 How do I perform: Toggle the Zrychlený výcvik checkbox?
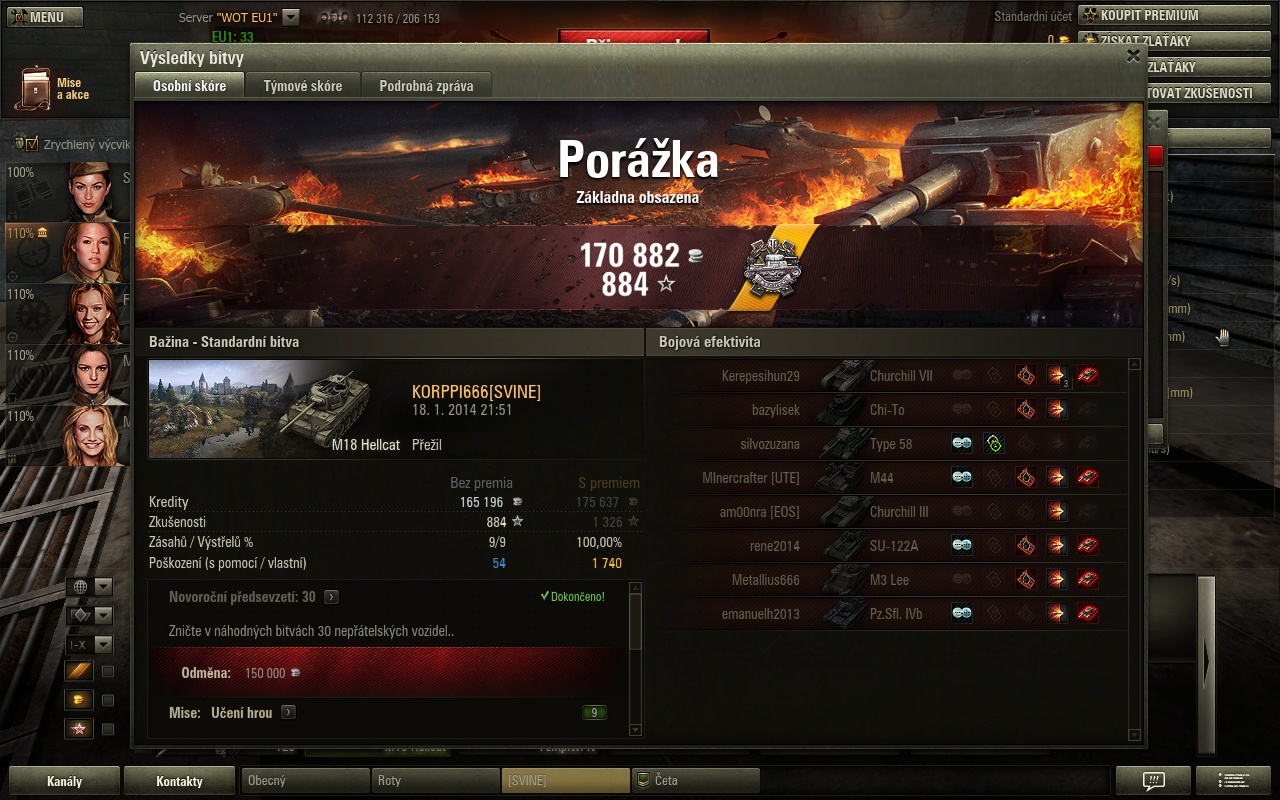point(31,144)
